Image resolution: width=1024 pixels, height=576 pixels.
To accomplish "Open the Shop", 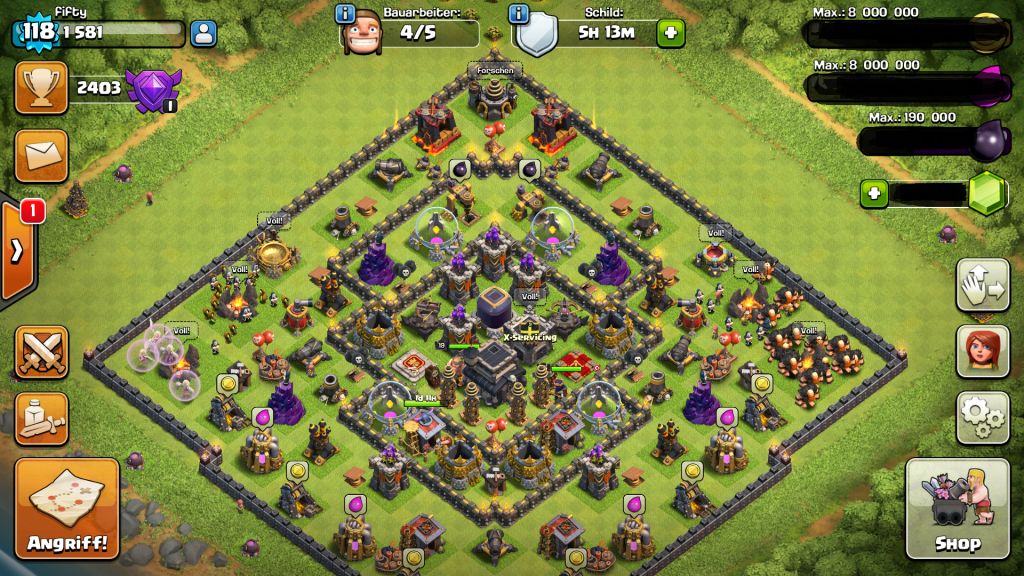I will click(957, 508).
